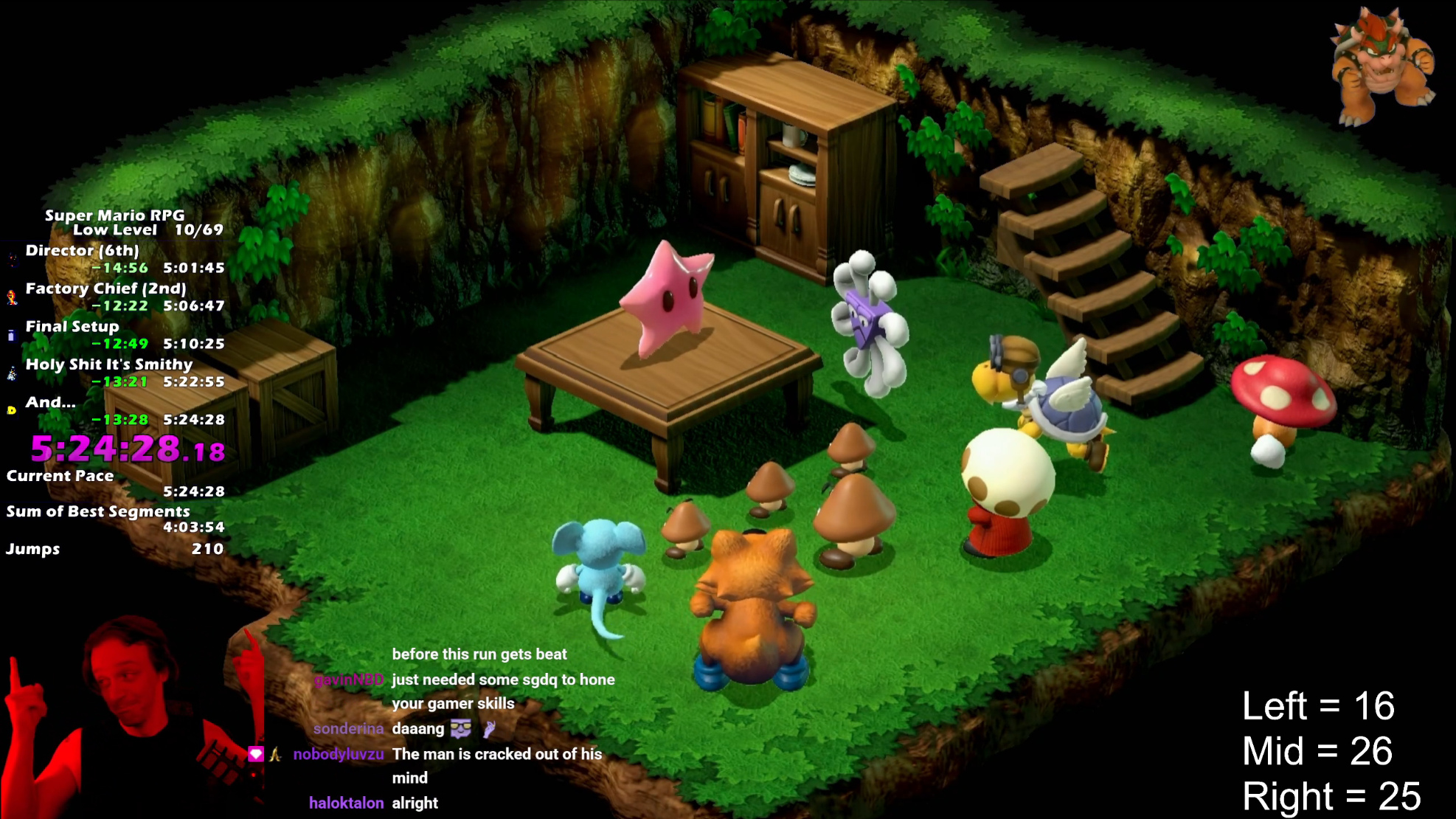Select the 'Holy Shit It's Smithy' split row
This screenshot has height=819, width=1456.
(x=109, y=365)
